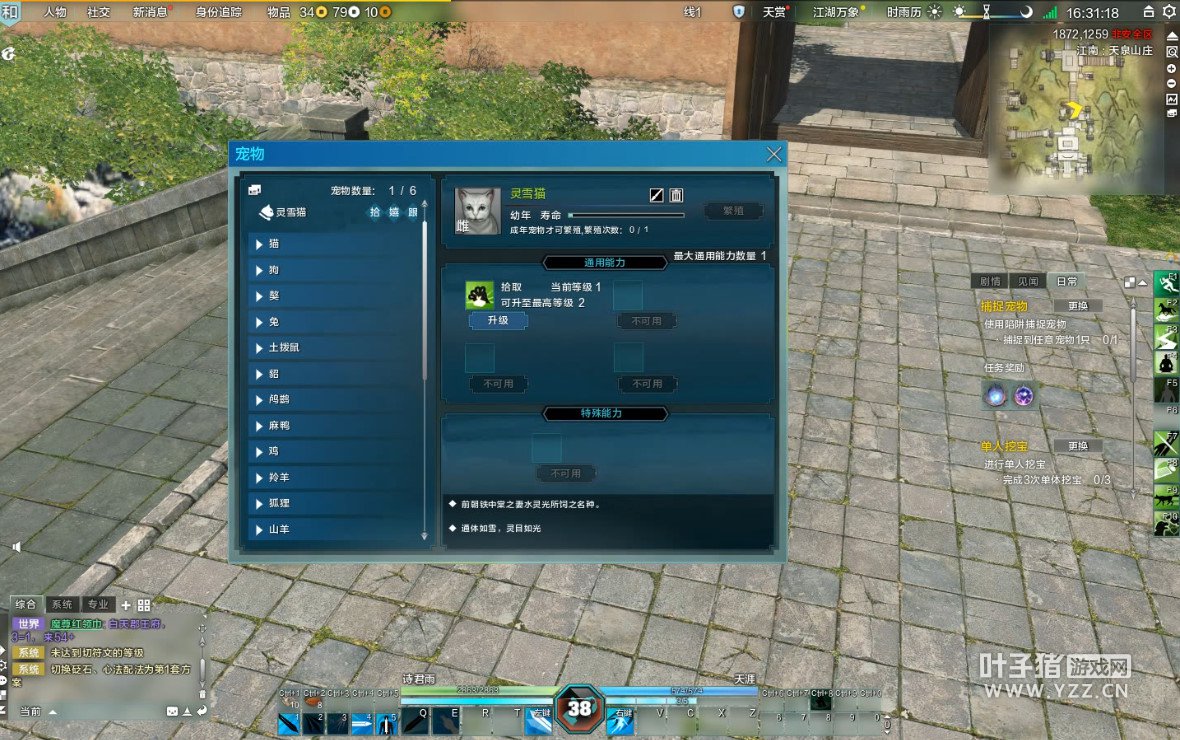Open the 江湖万象 menu
This screenshot has height=740, width=1180.
835,12
